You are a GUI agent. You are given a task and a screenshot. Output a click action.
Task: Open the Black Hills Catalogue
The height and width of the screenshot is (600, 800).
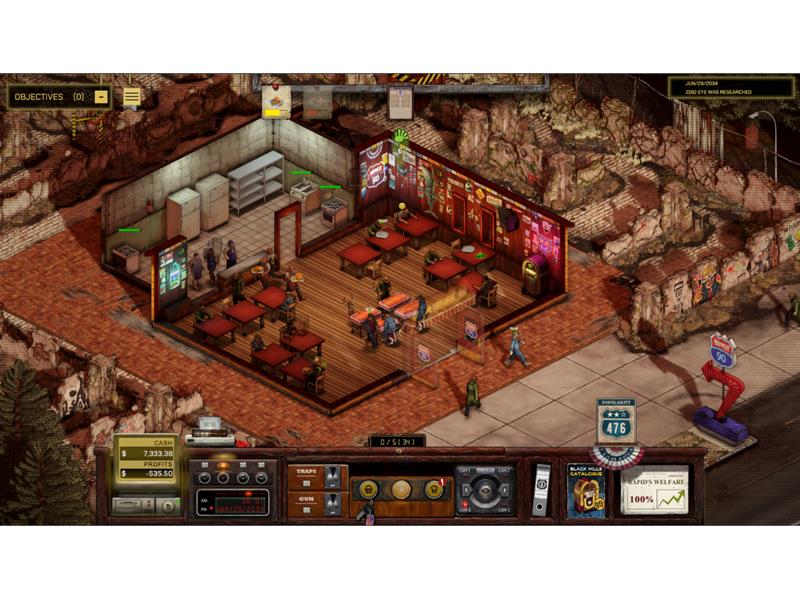point(586,490)
